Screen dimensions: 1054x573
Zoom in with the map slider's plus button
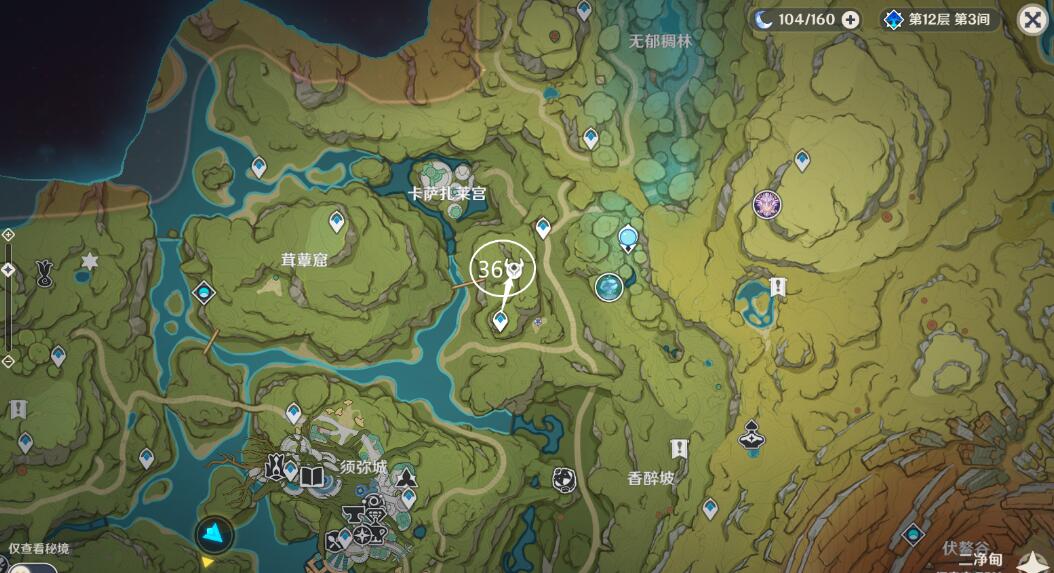pyautogui.click(x=8, y=234)
